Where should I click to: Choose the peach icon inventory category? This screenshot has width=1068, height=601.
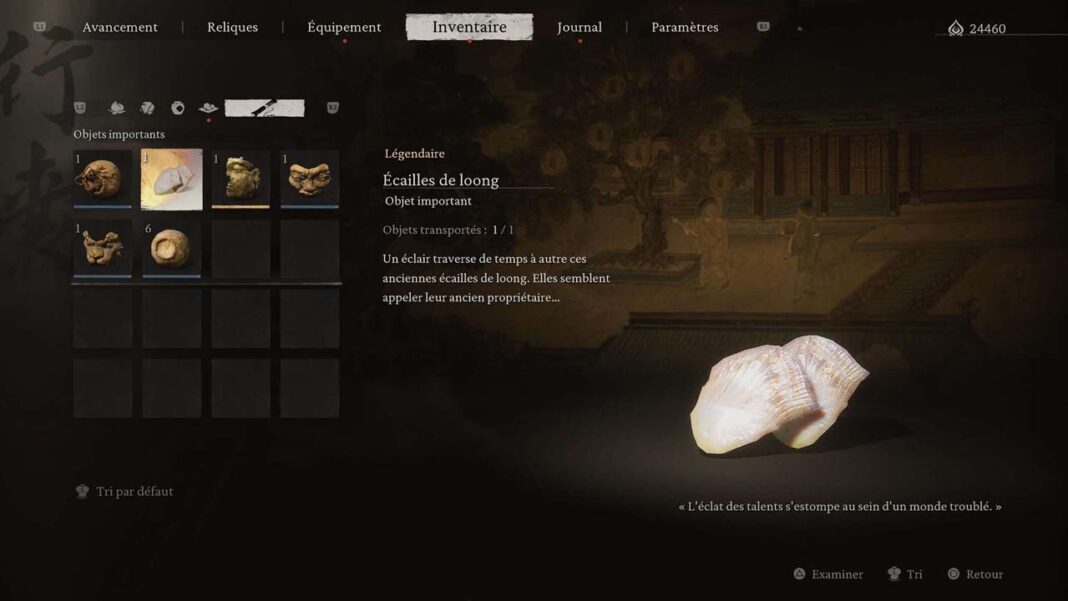click(x=117, y=108)
